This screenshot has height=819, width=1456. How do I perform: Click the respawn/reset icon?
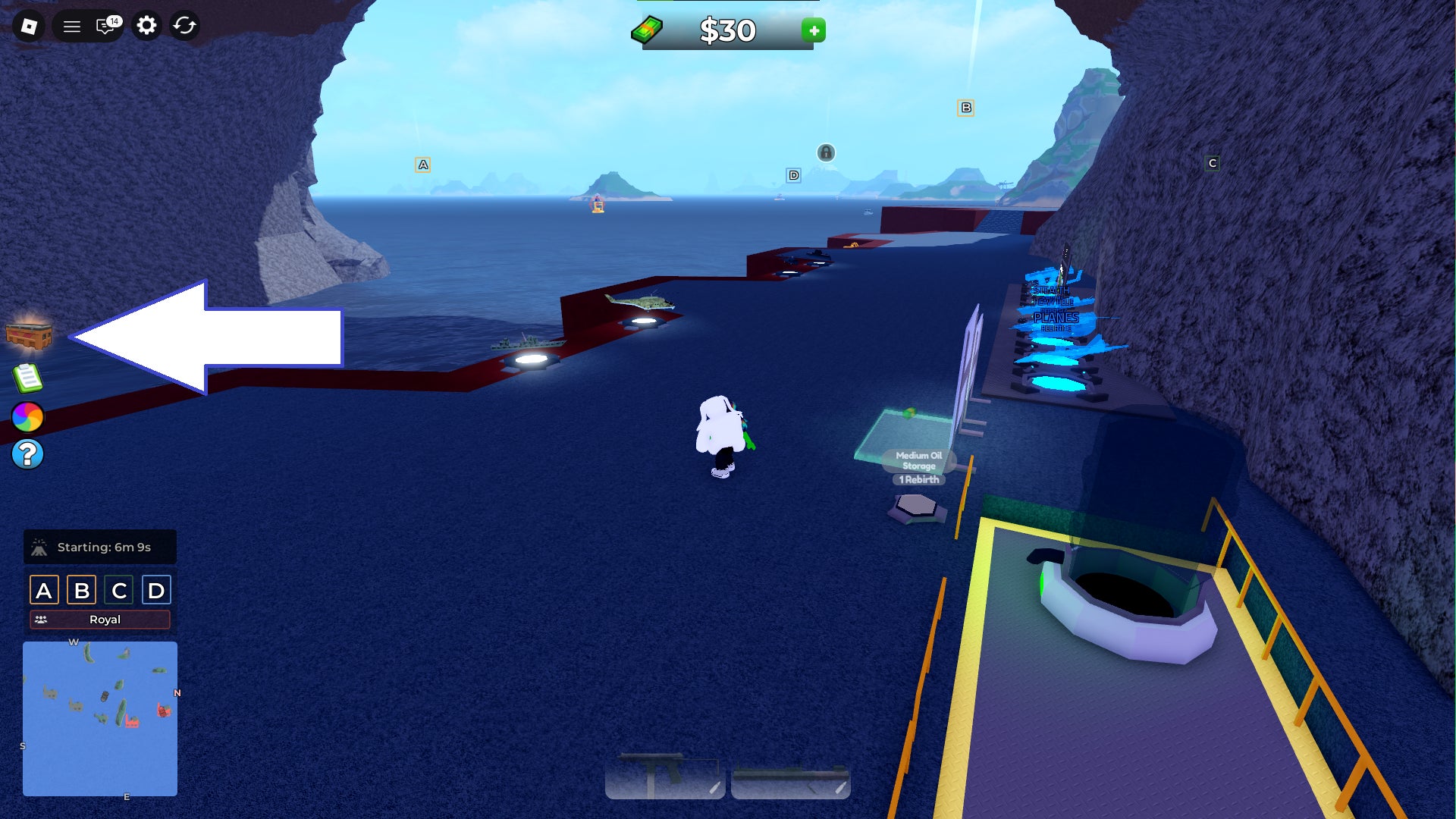tap(184, 26)
